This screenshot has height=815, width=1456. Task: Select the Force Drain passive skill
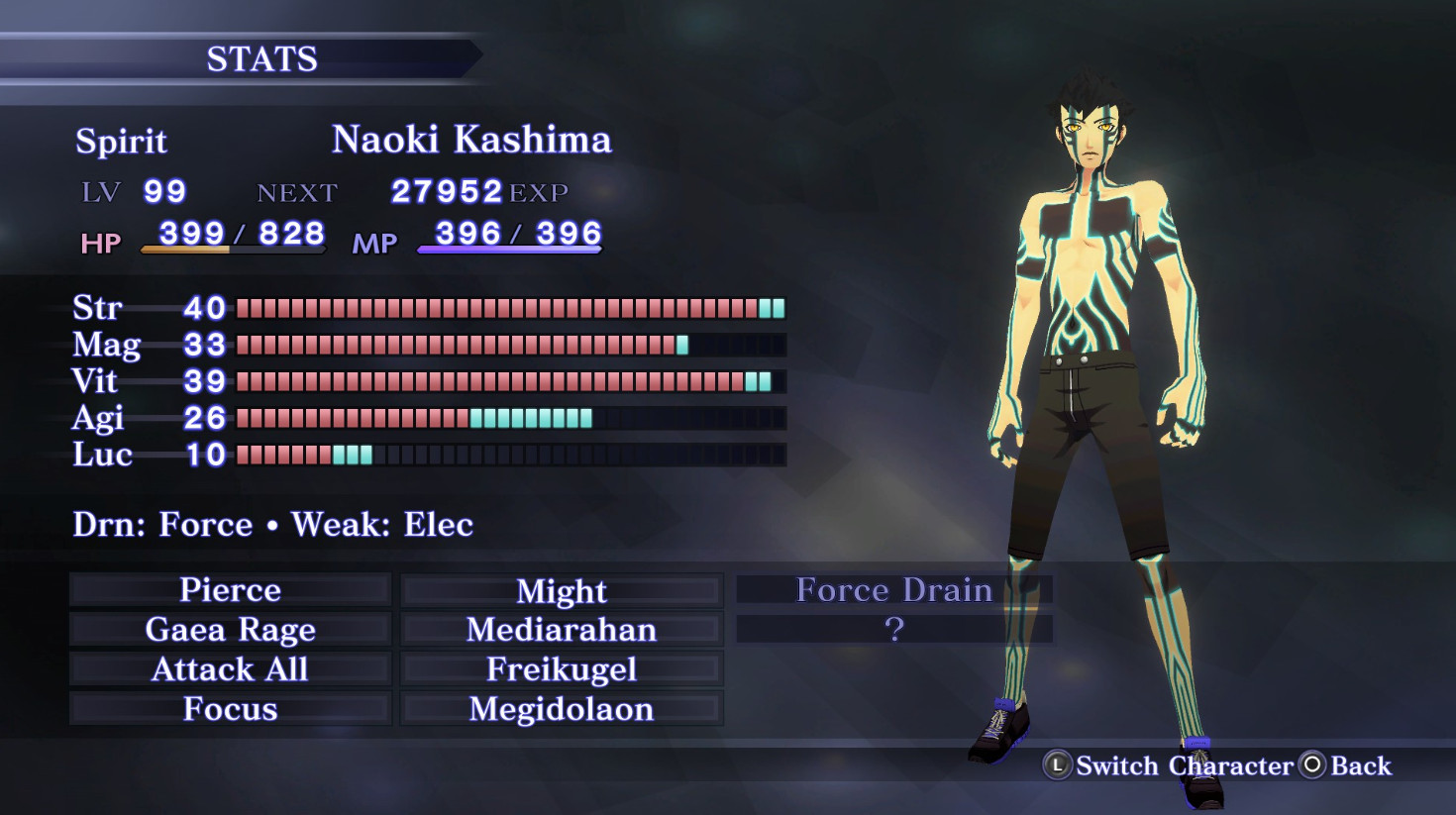[894, 589]
